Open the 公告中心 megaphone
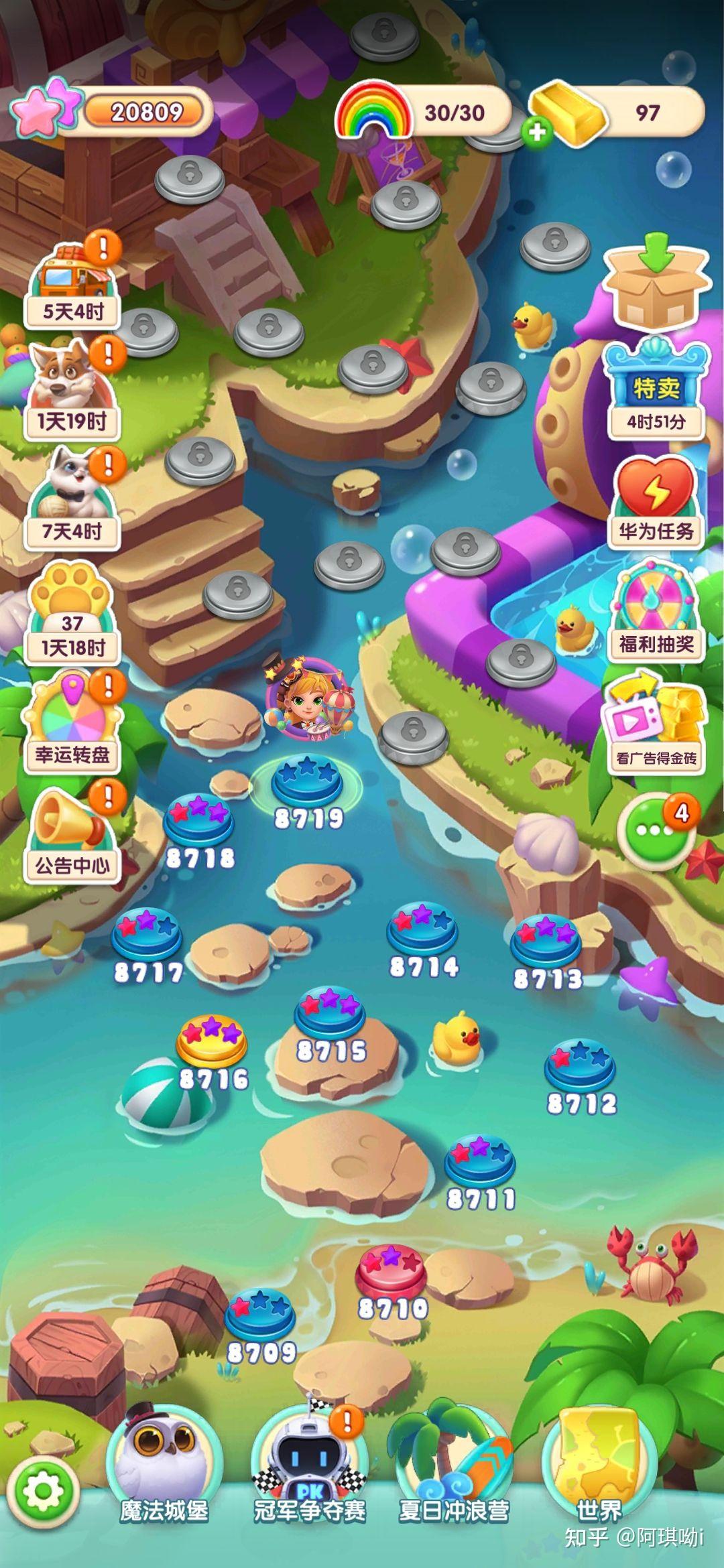The width and height of the screenshot is (724, 1568). (x=72, y=834)
